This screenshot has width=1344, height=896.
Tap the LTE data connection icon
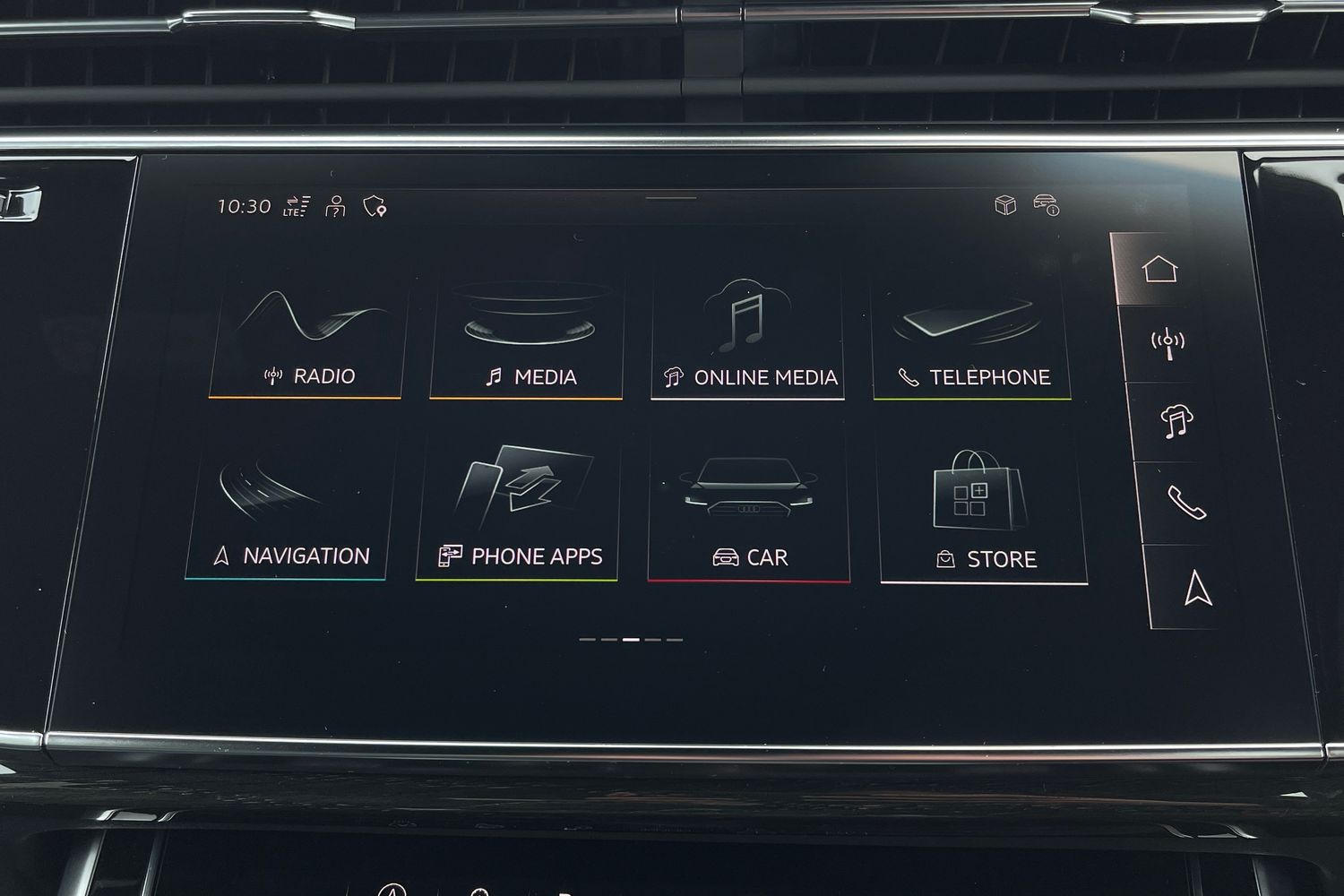point(297,206)
